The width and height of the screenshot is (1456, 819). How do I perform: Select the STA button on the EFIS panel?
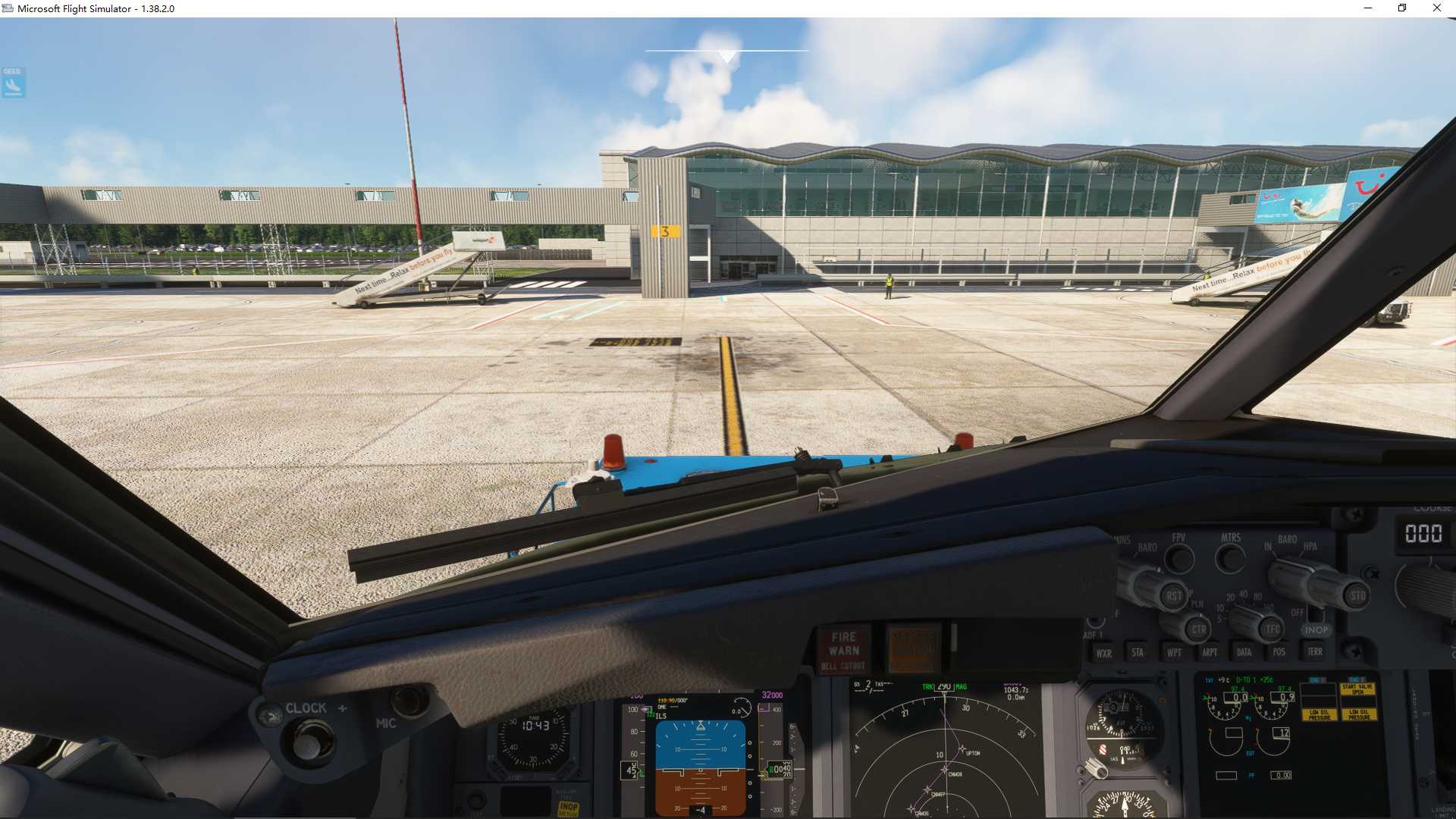pyautogui.click(x=1137, y=652)
